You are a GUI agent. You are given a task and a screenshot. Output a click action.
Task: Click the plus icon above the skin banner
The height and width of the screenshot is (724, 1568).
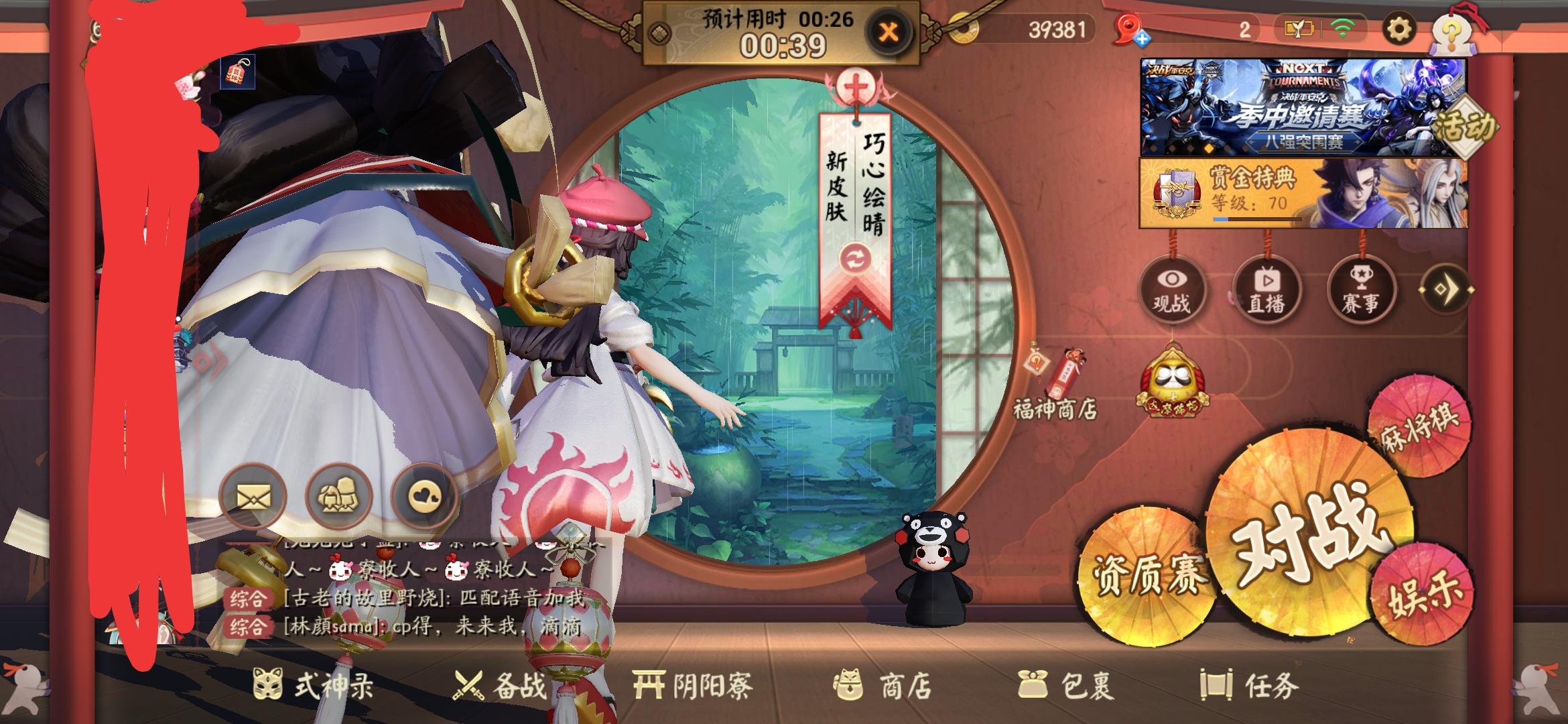(858, 84)
